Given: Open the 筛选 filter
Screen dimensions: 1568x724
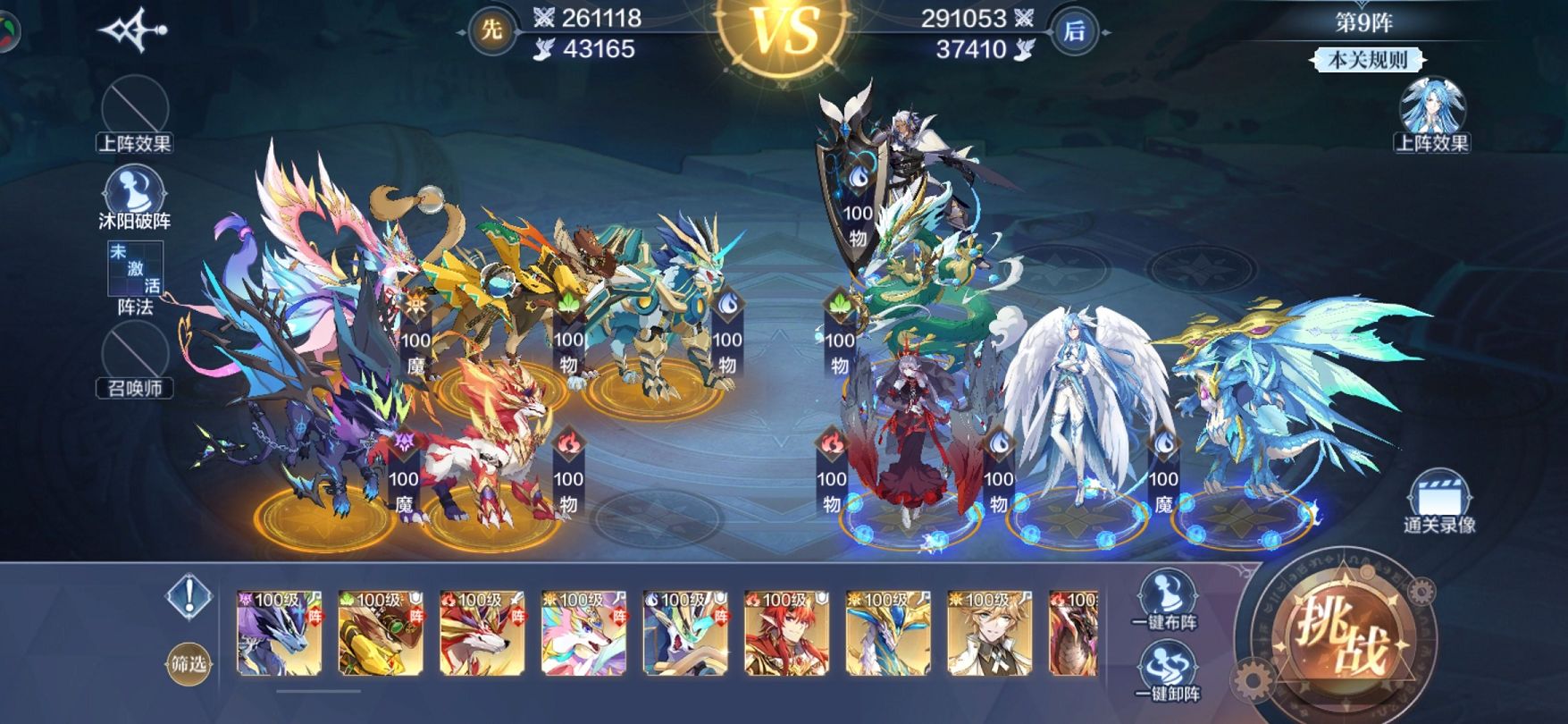Looking at the screenshot, I should point(189,663).
